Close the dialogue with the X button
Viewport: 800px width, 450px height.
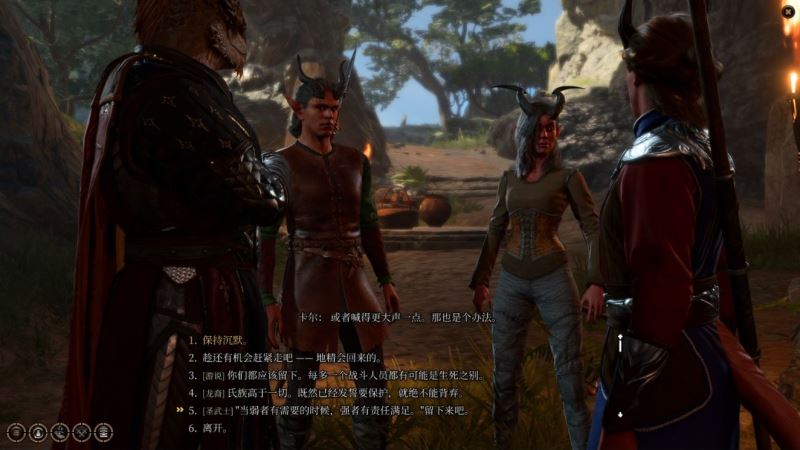(788, 12)
